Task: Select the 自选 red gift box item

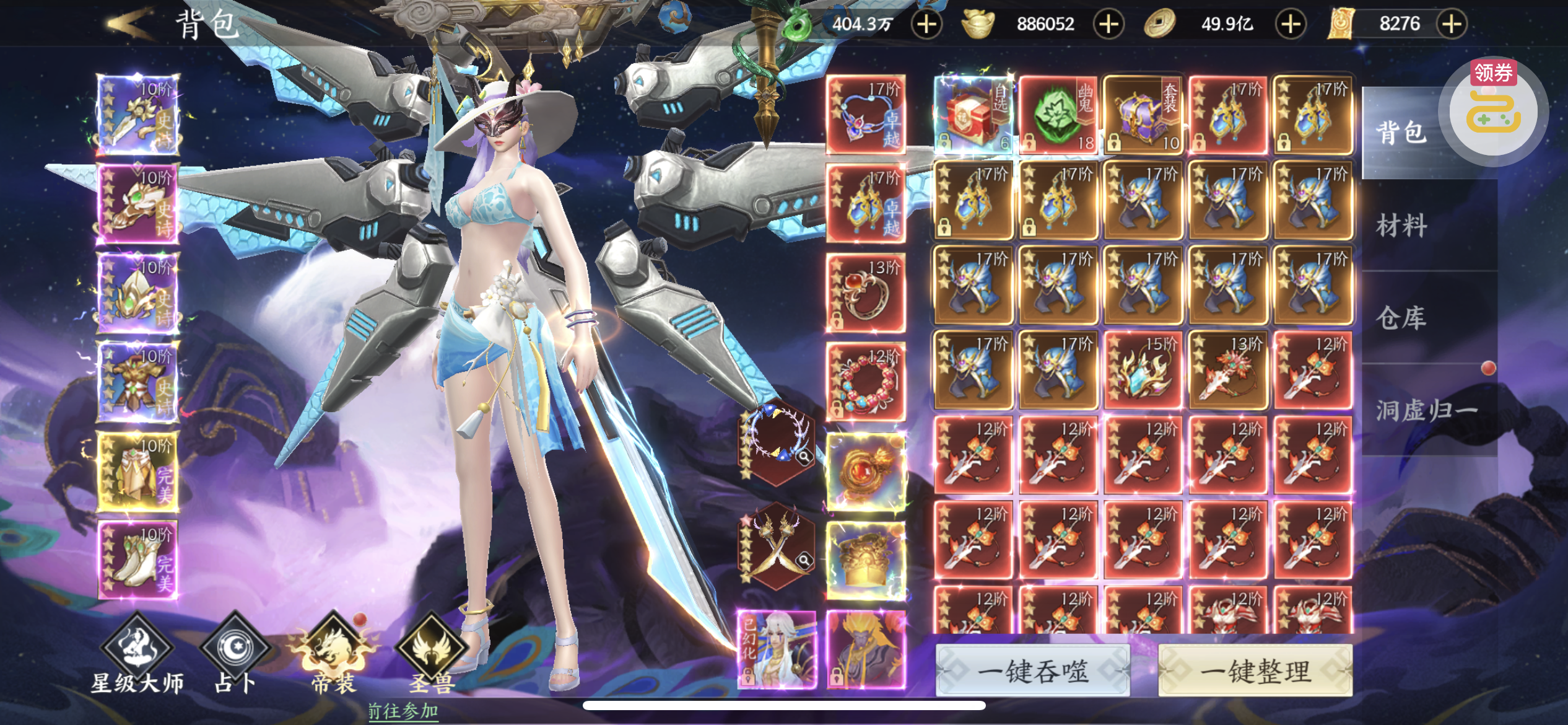Action: (x=973, y=115)
